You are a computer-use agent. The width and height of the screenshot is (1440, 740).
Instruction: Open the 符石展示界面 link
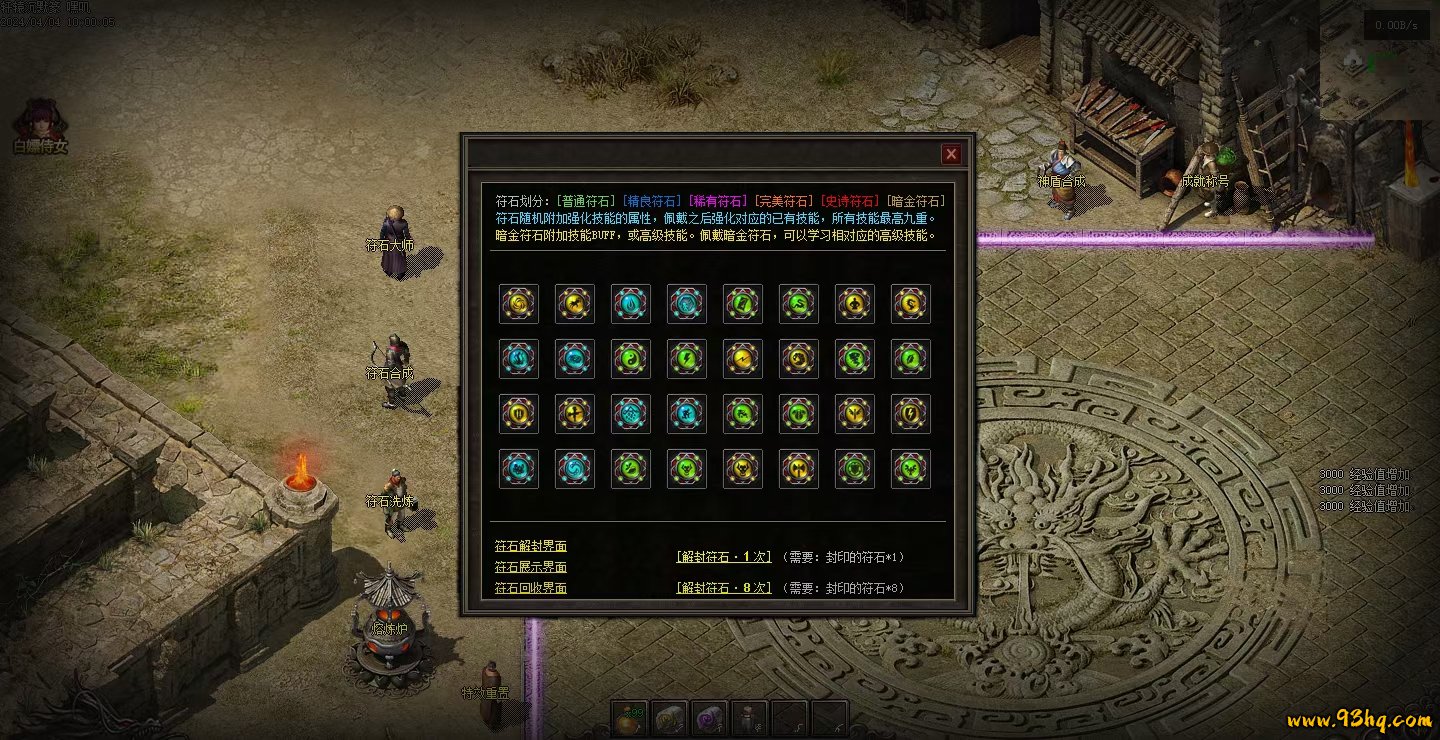tap(530, 567)
